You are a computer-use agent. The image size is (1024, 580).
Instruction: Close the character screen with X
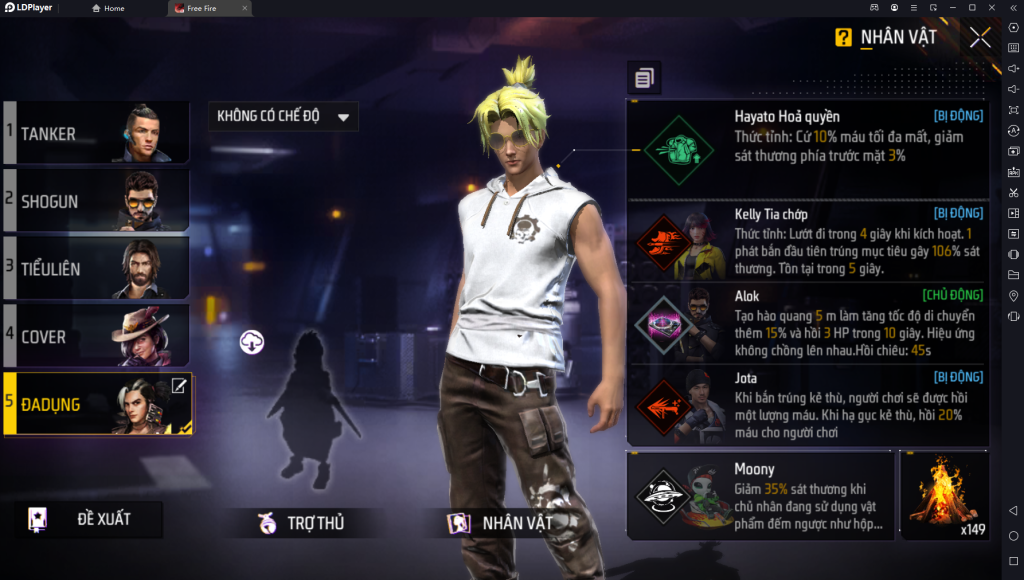click(x=980, y=38)
